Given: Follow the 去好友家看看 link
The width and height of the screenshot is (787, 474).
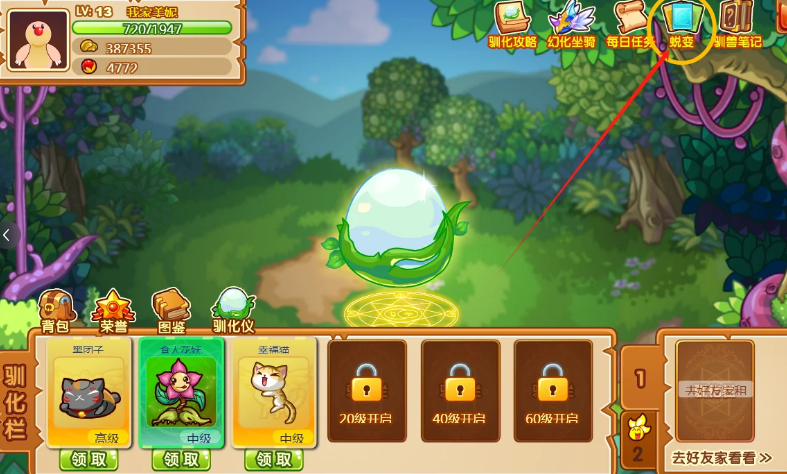Looking at the screenshot, I should click(x=721, y=458).
